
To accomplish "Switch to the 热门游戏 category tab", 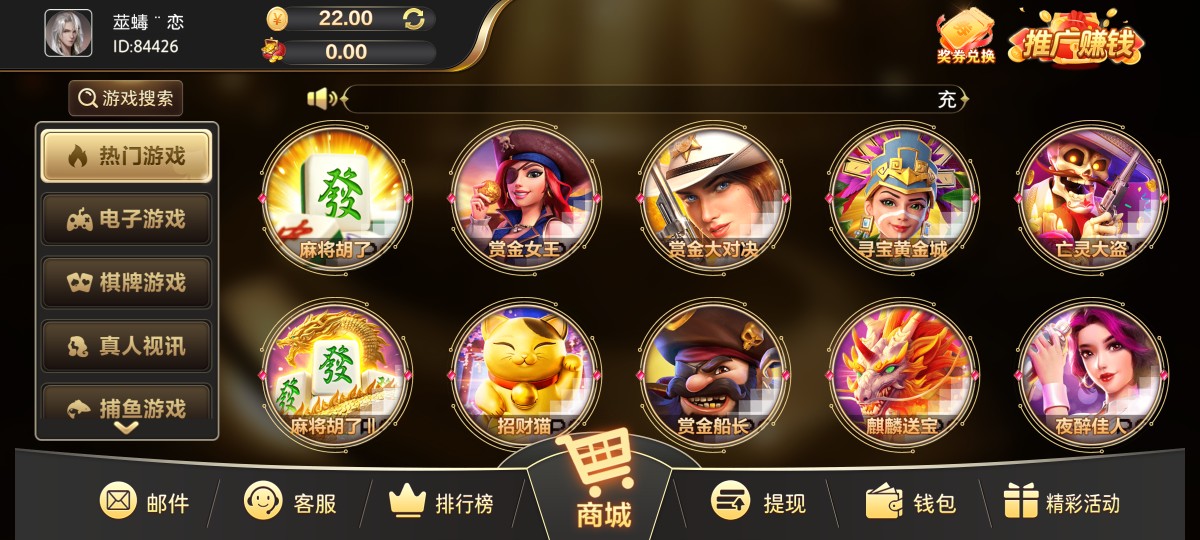I will [126, 156].
